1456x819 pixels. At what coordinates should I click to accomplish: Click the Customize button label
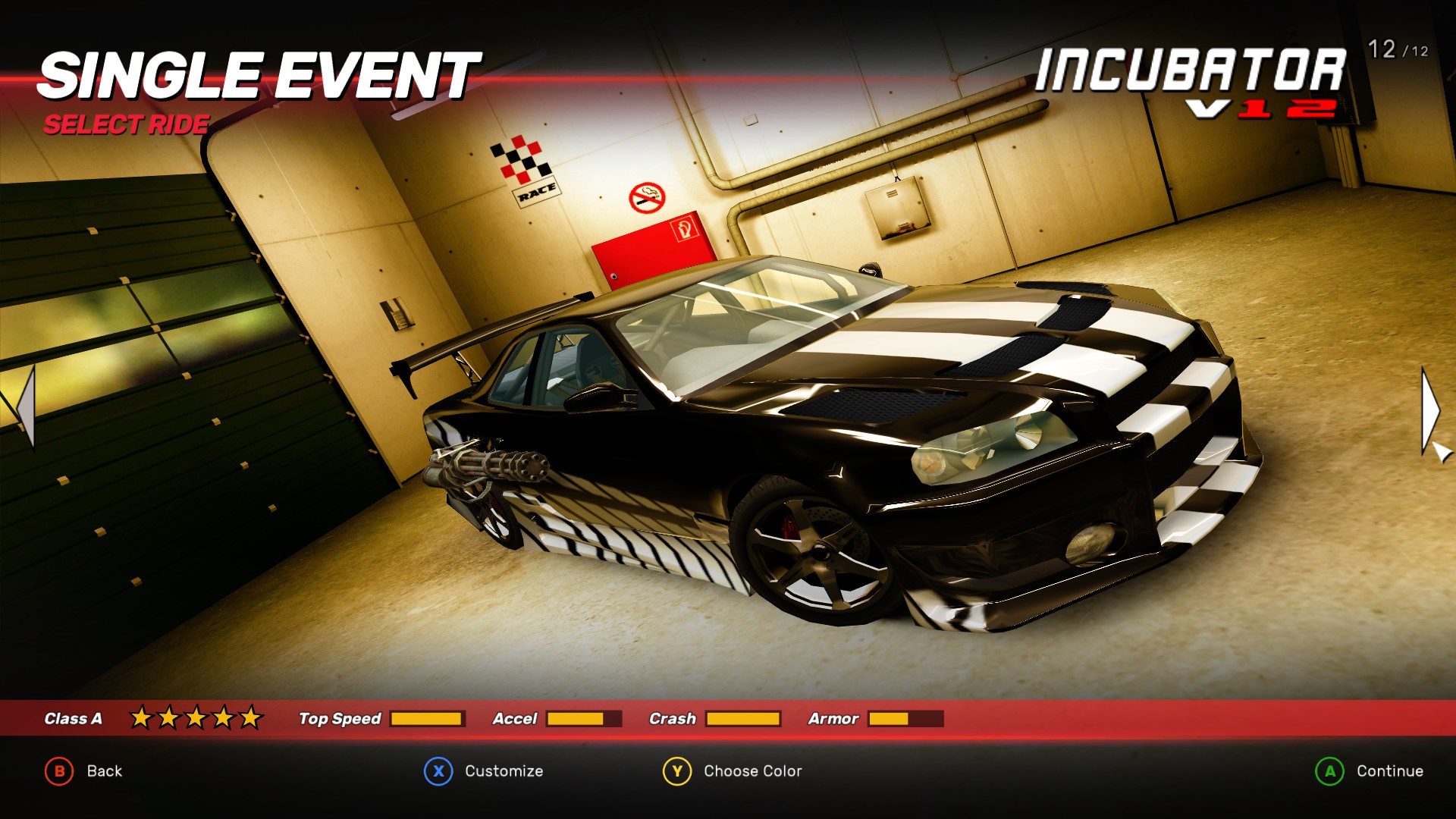tap(503, 771)
